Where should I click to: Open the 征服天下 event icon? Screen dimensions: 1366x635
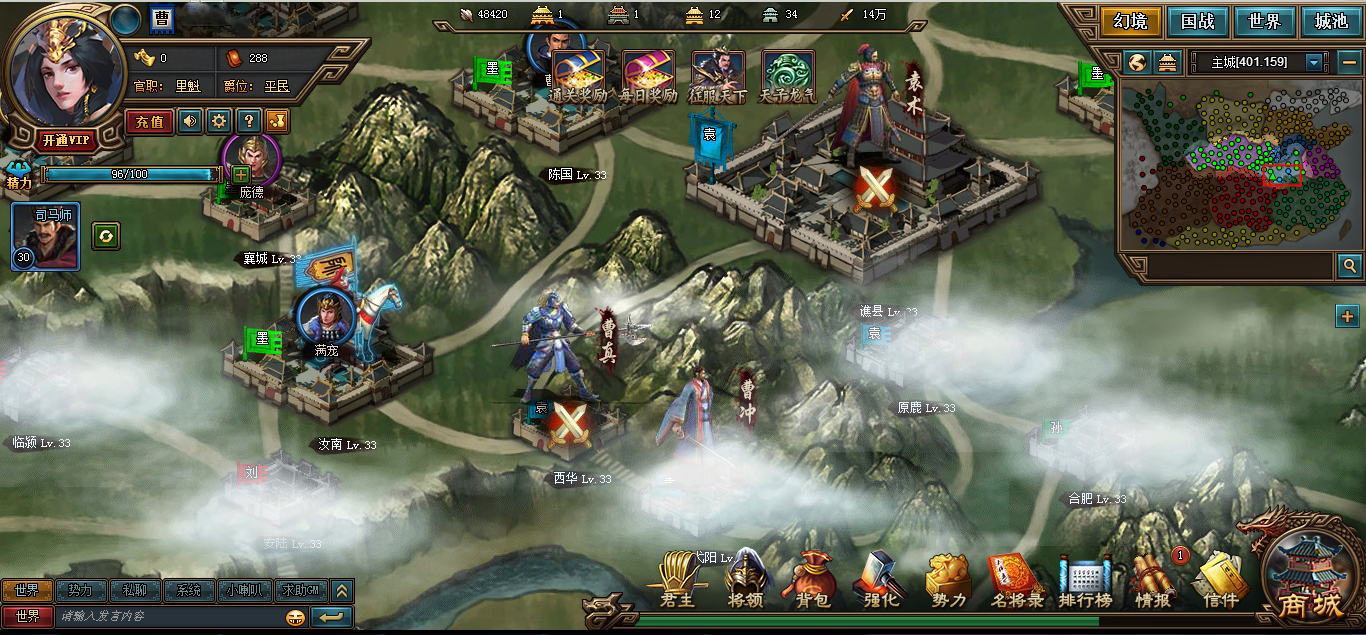pyautogui.click(x=718, y=77)
